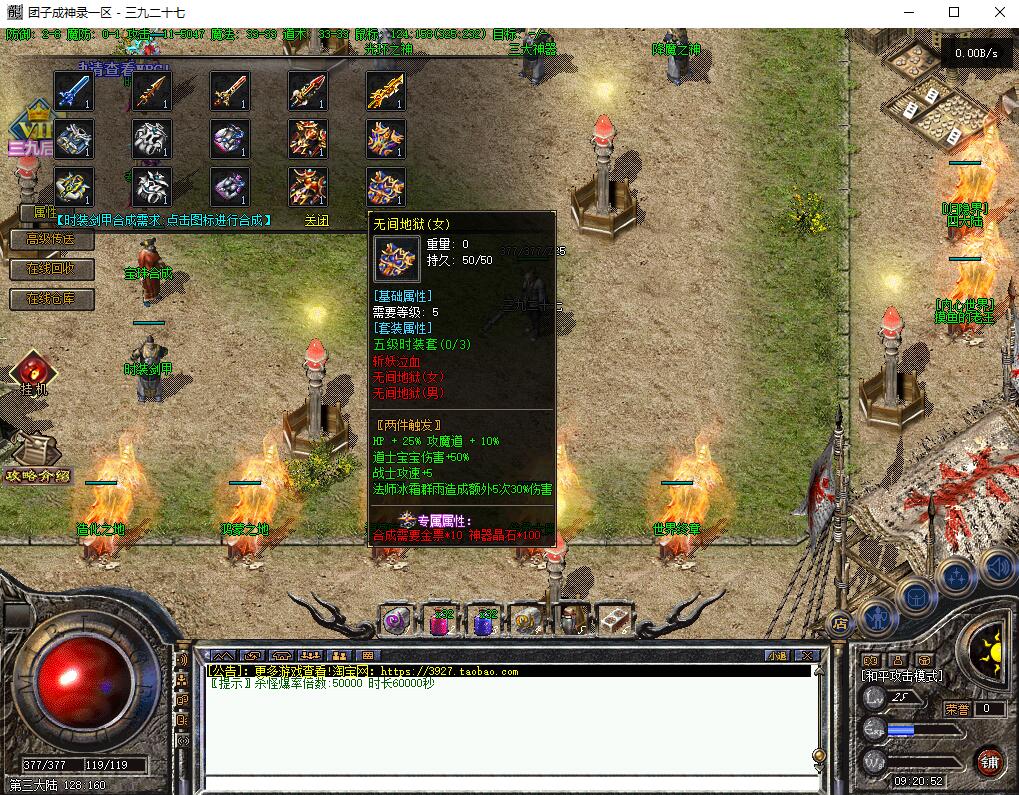1019x795 pixels.
Task: Open the character figure round button
Action: 877,618
